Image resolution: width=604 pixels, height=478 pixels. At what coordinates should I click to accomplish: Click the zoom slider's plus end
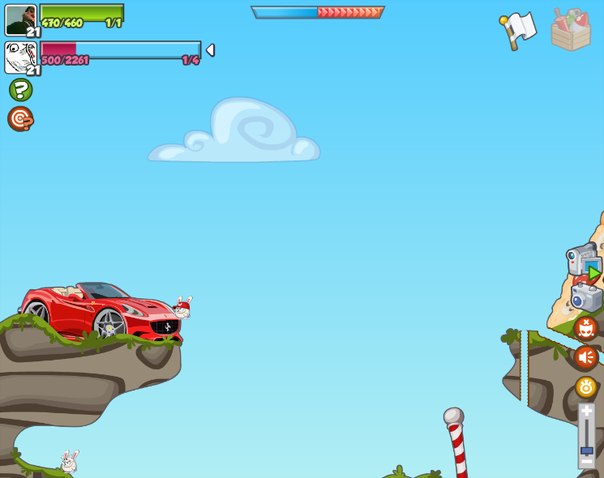[587, 411]
